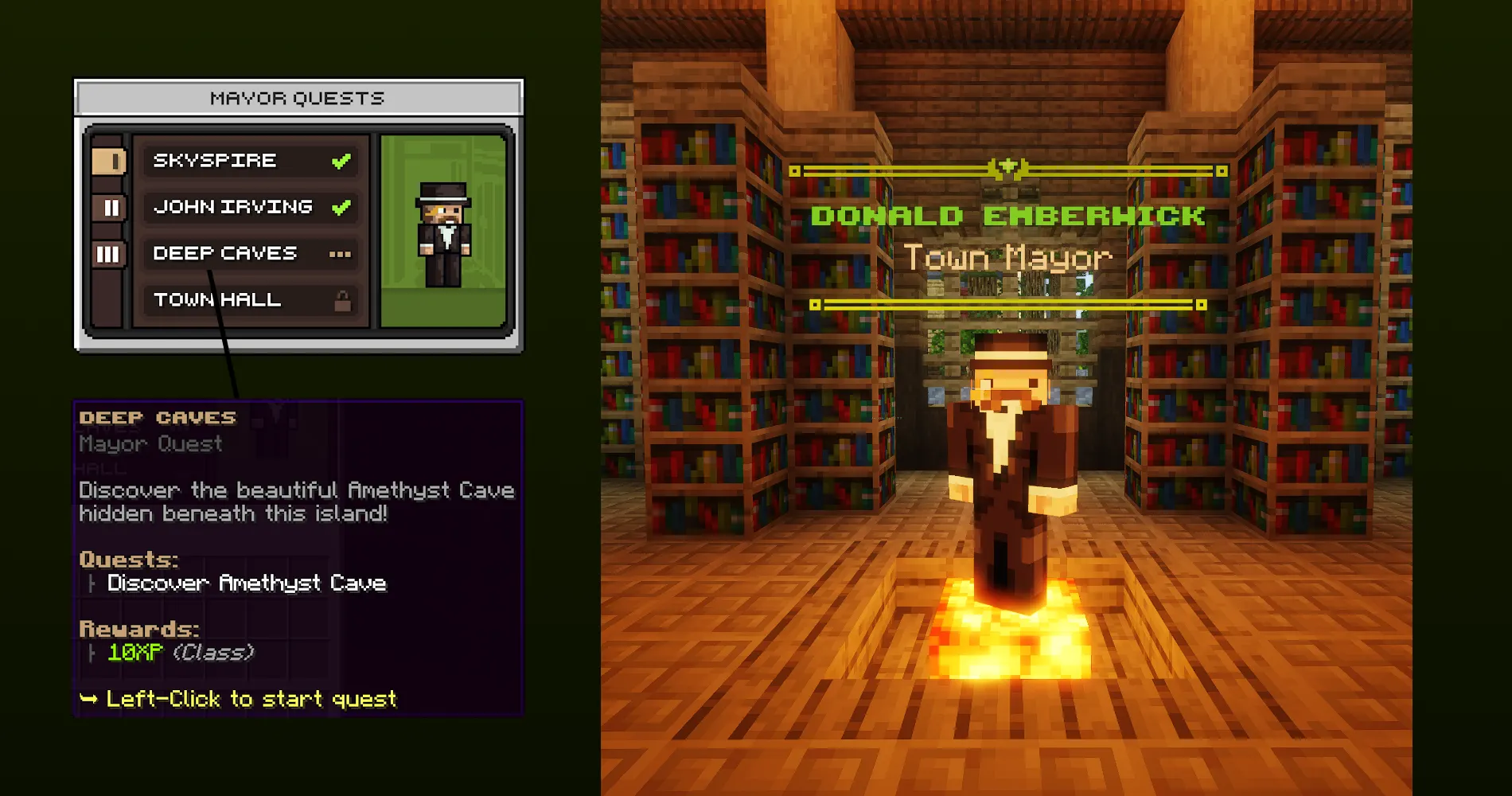Click the emblem above Donald Emberwick's nameplate
1512x796 pixels.
click(x=1009, y=167)
